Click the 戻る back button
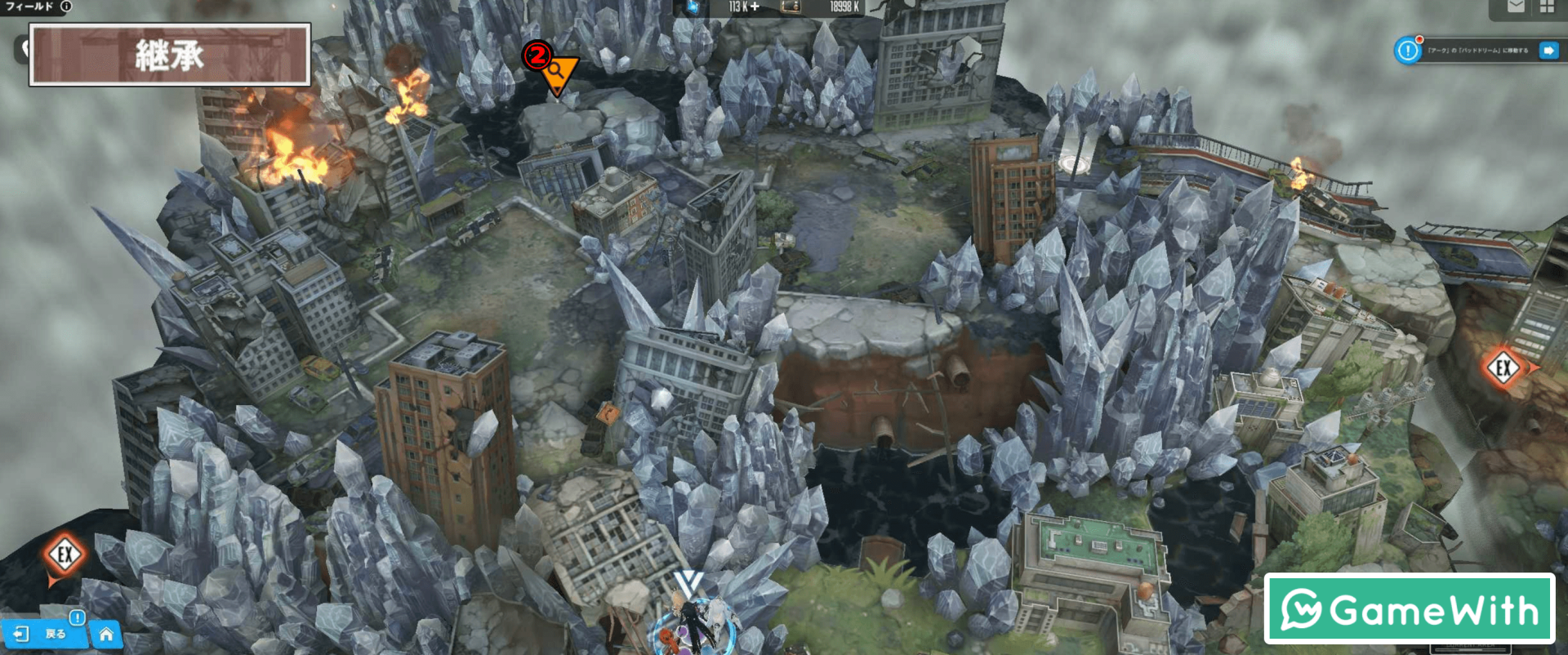The image size is (1568, 655). tap(45, 634)
